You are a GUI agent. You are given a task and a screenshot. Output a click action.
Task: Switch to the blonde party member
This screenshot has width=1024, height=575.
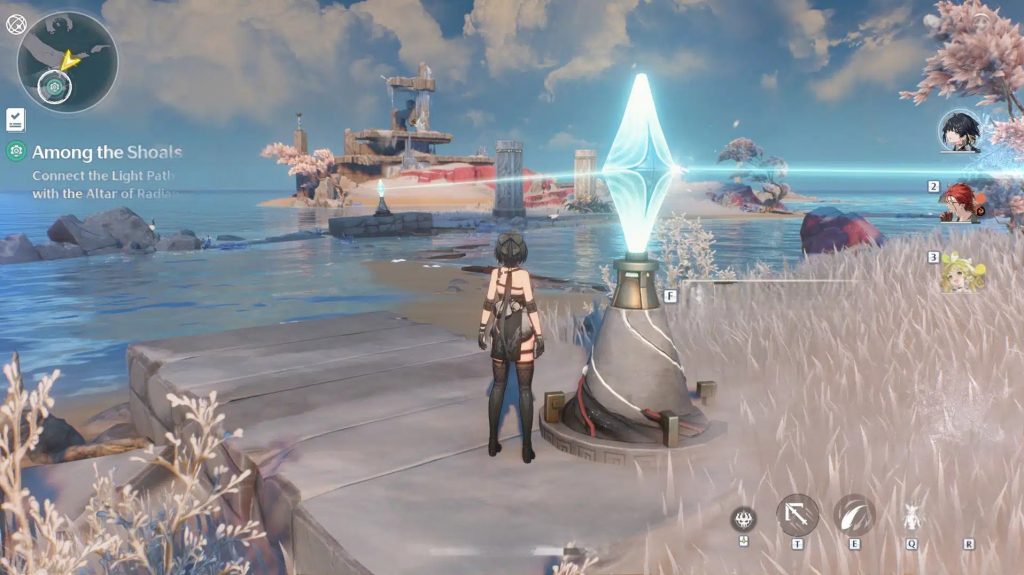960,272
